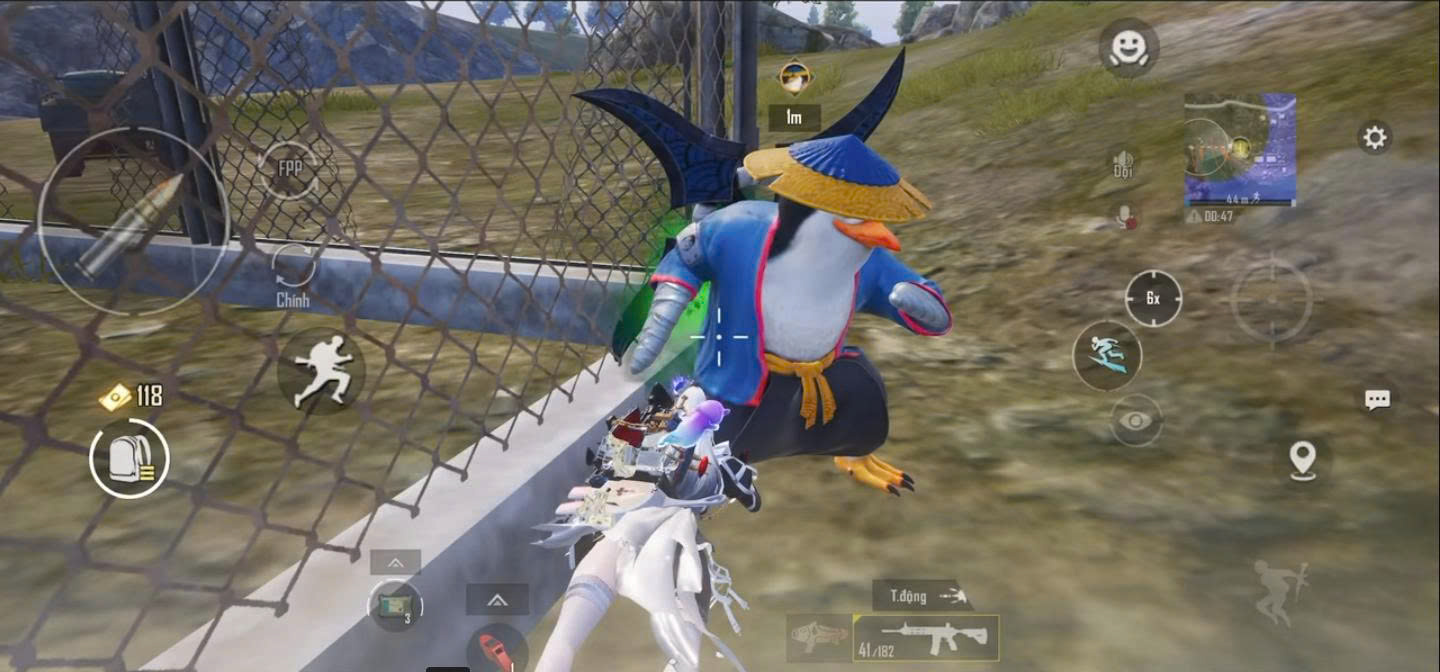This screenshot has height=672, width=1440.
Task: Tap the aim-down-sights crosshair button
Action: [1271, 301]
